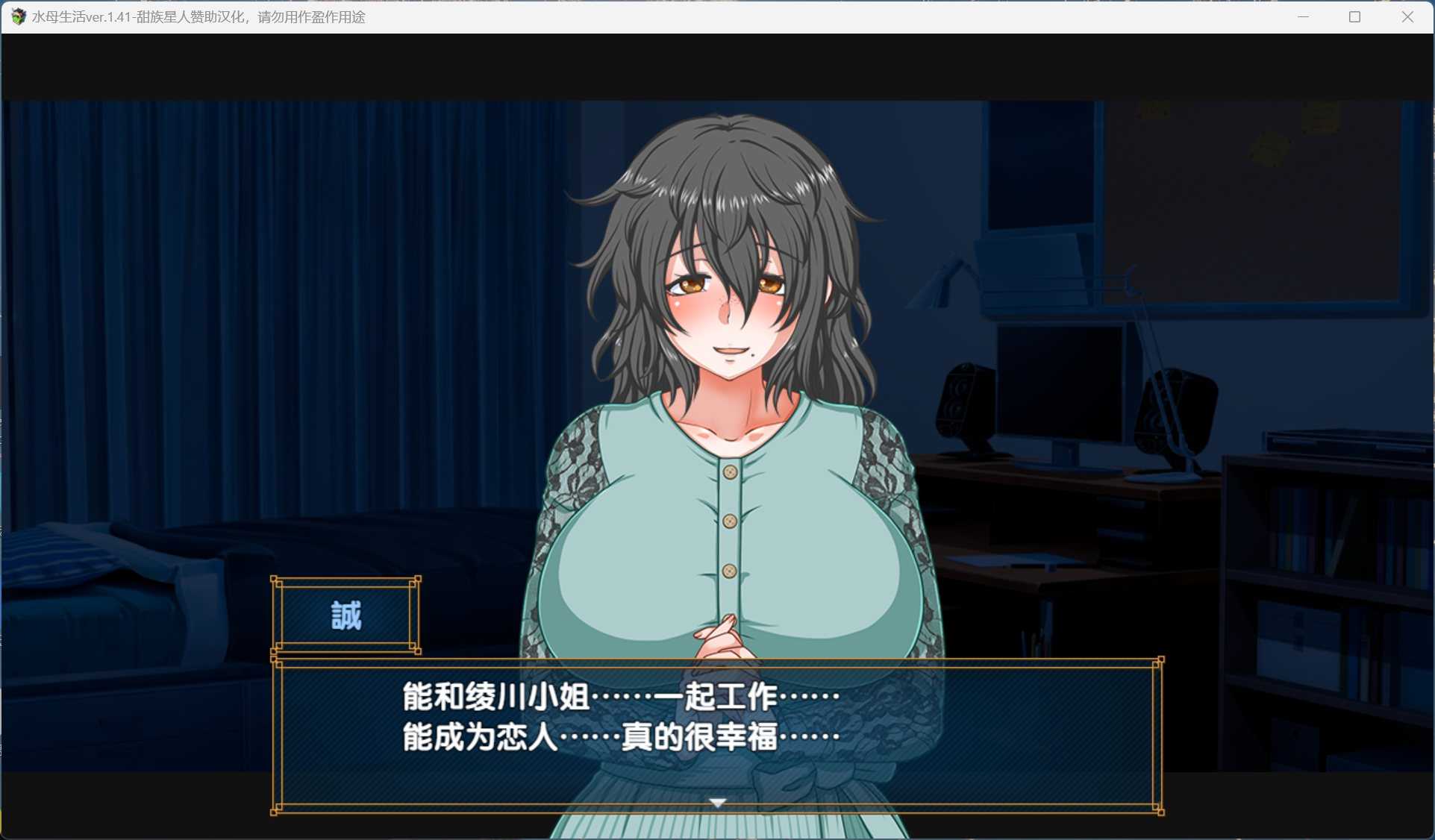Close the 水母生活 game window
Image resolution: width=1435 pixels, height=840 pixels.
pyautogui.click(x=1407, y=16)
